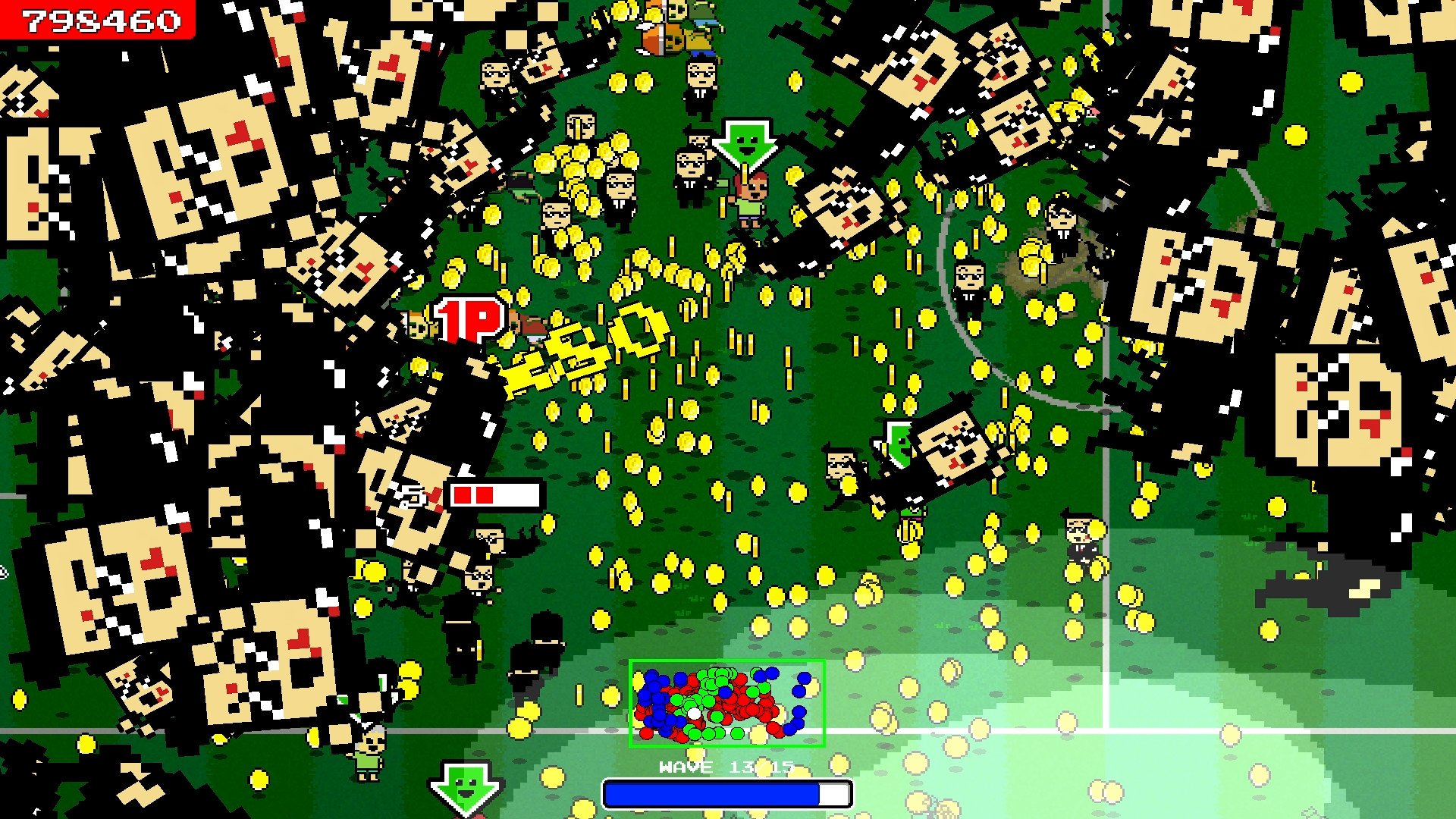
Task: Click the green arrow above the player character
Action: coord(747,144)
